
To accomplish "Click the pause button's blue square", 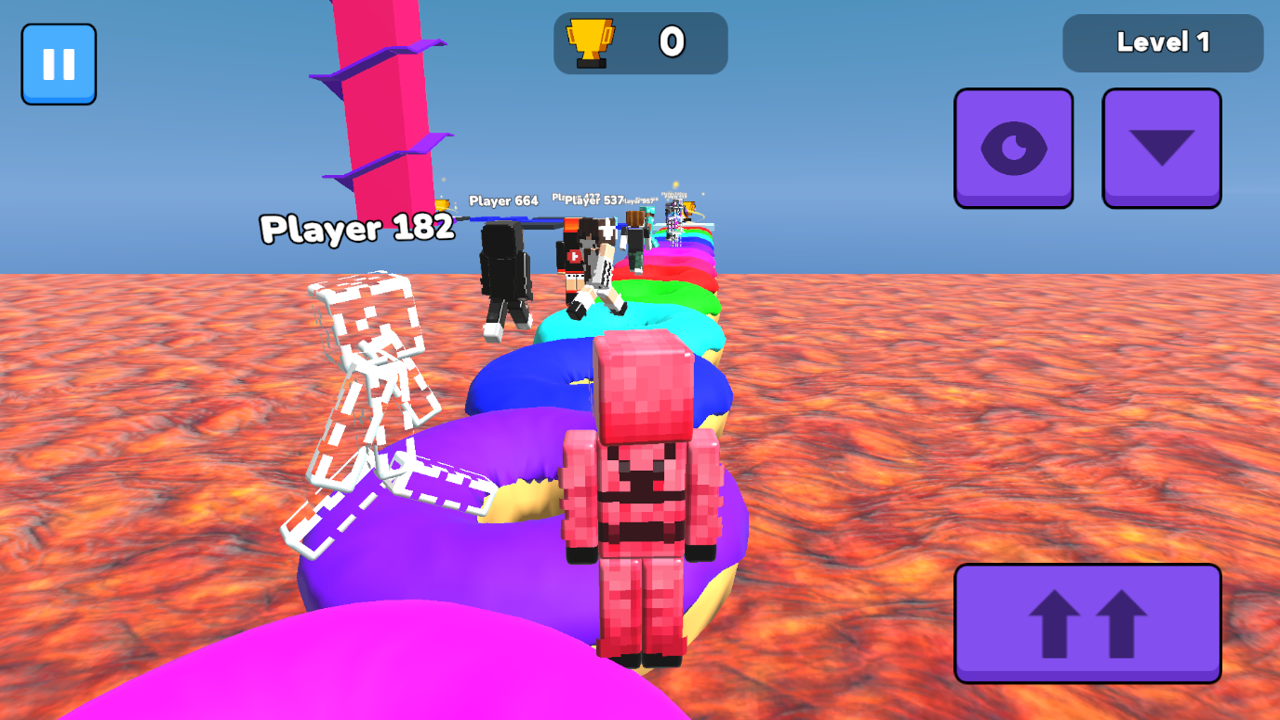I will click(58, 63).
